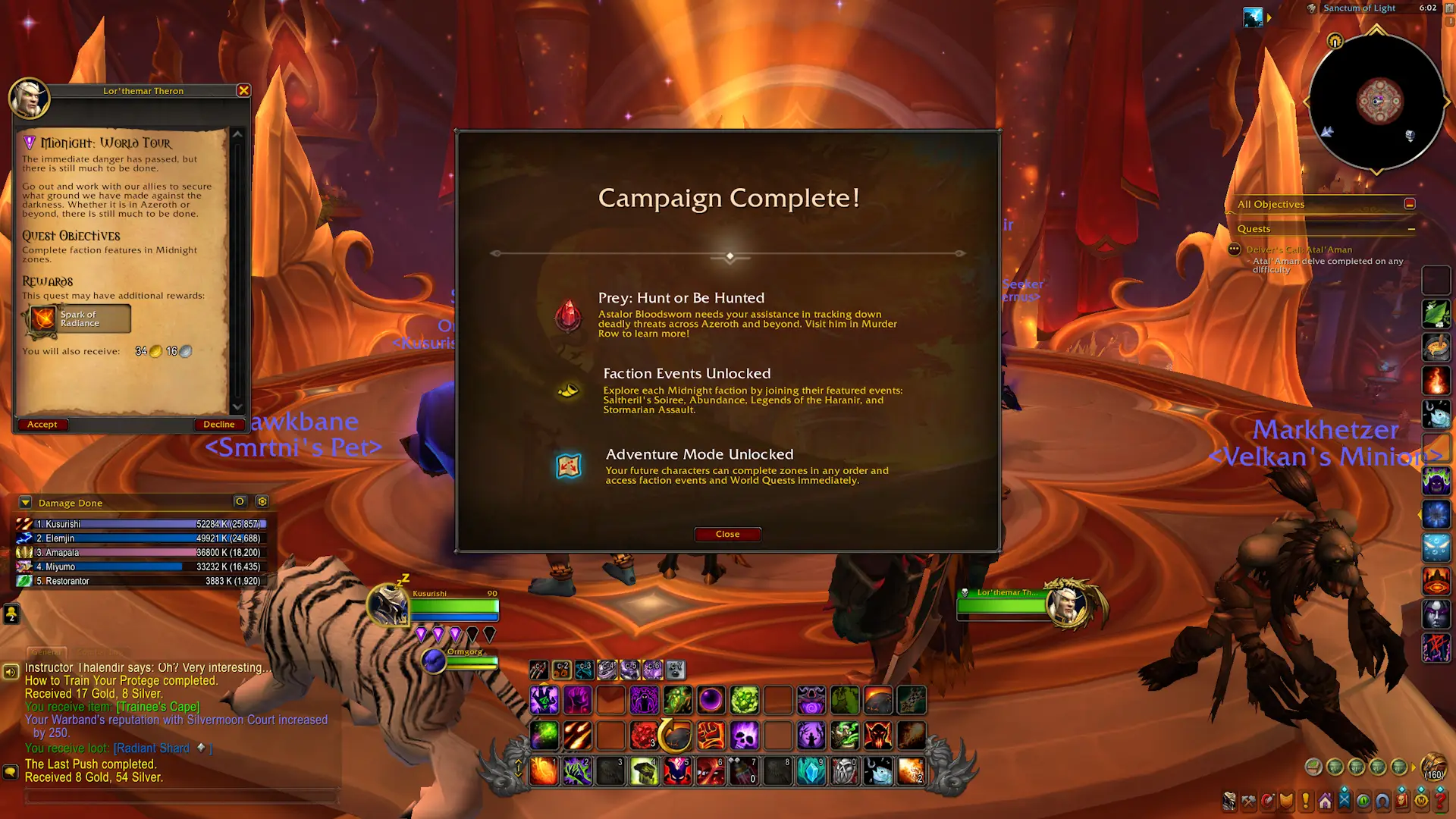
Task: Open the Help menu
Action: 1439,800
